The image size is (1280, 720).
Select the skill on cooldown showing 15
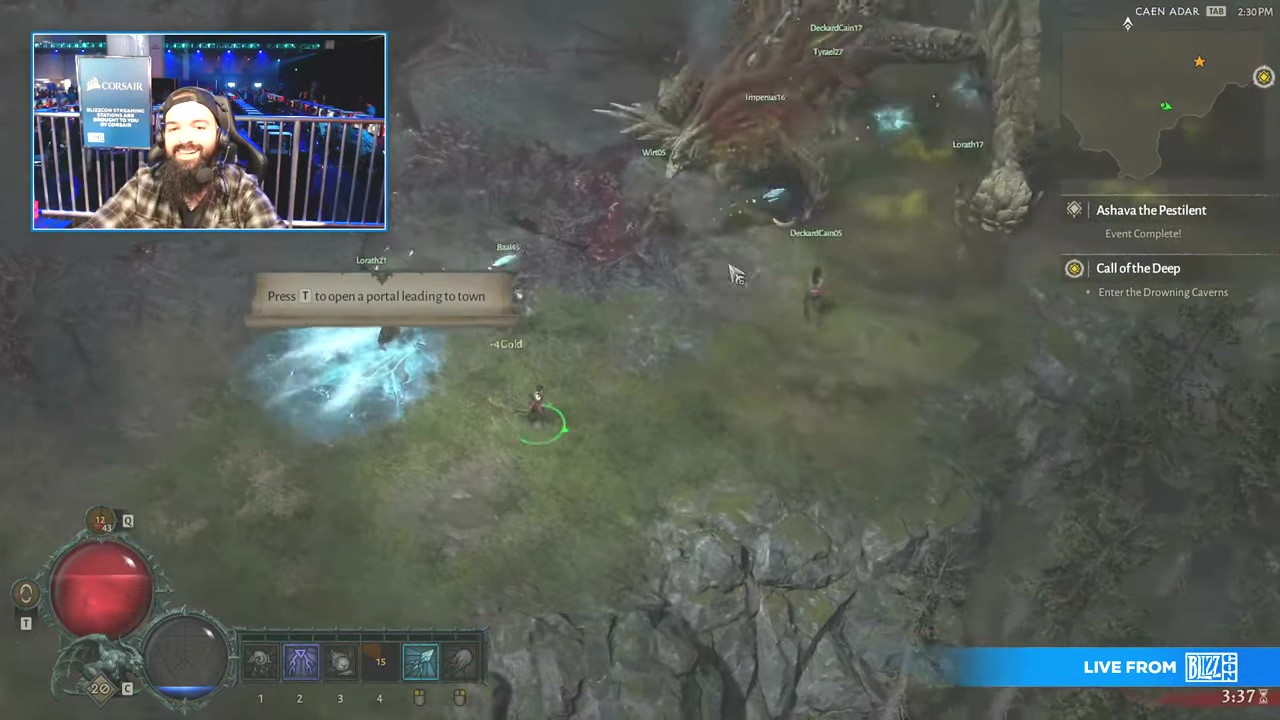(x=380, y=662)
